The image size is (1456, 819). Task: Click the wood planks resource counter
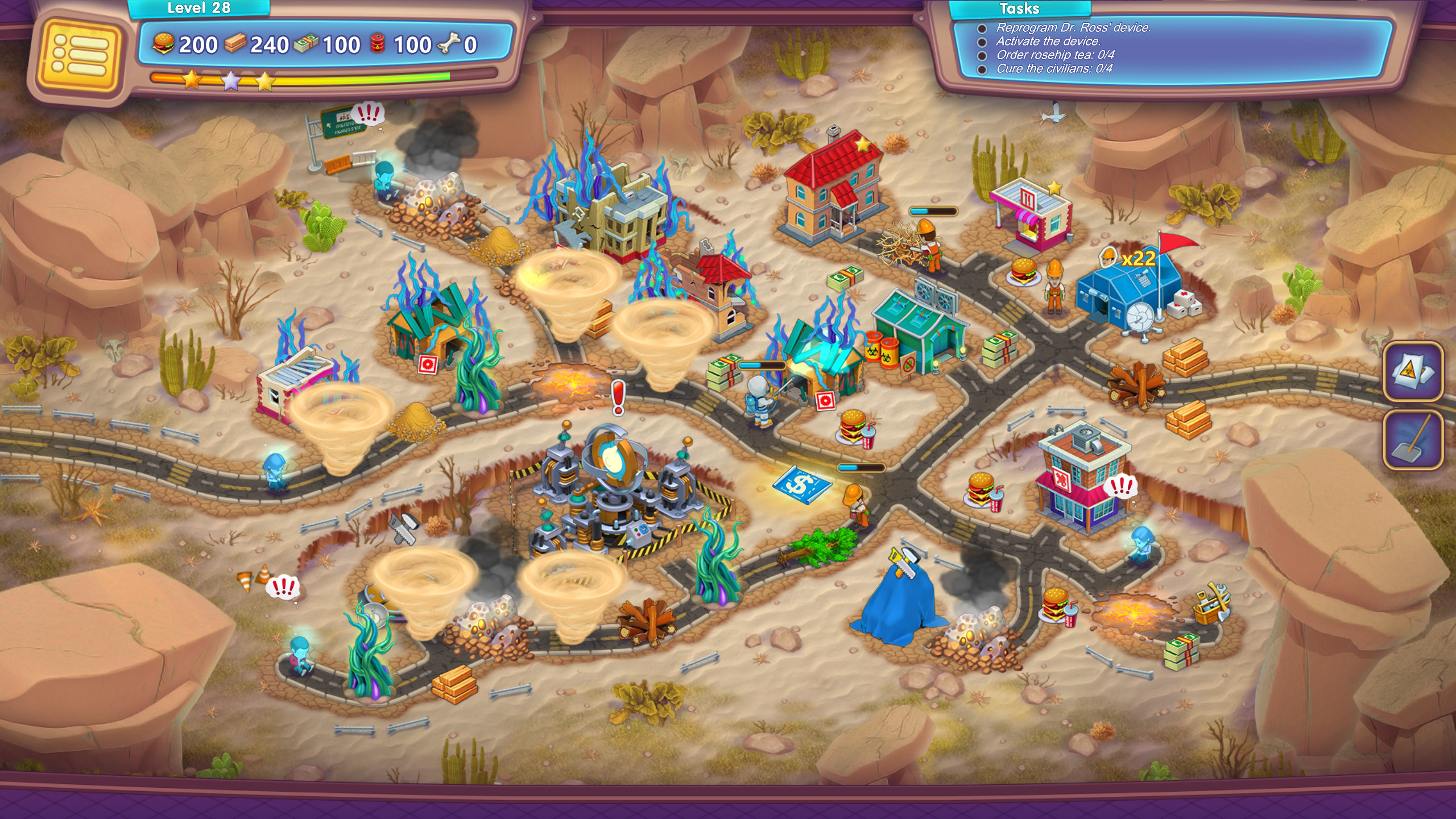pos(237,44)
